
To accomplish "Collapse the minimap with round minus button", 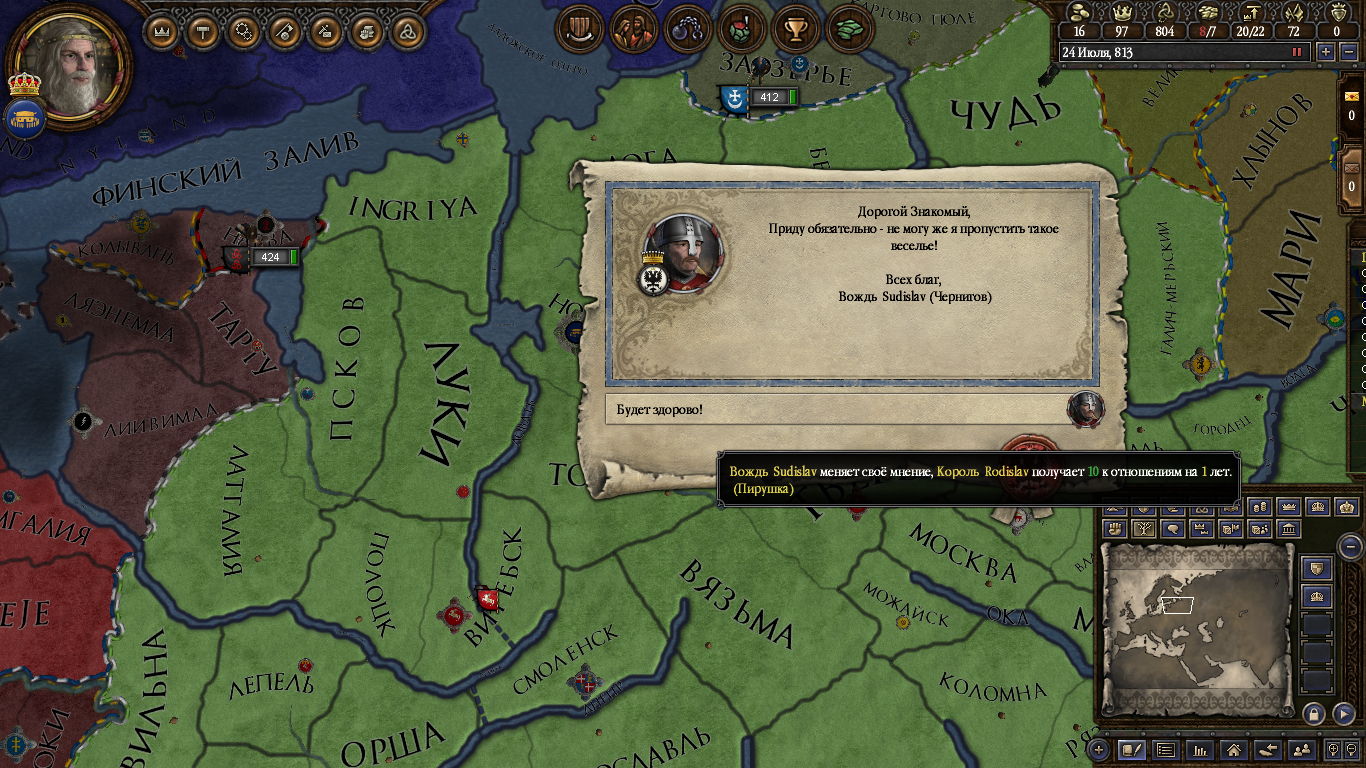I will [1350, 546].
